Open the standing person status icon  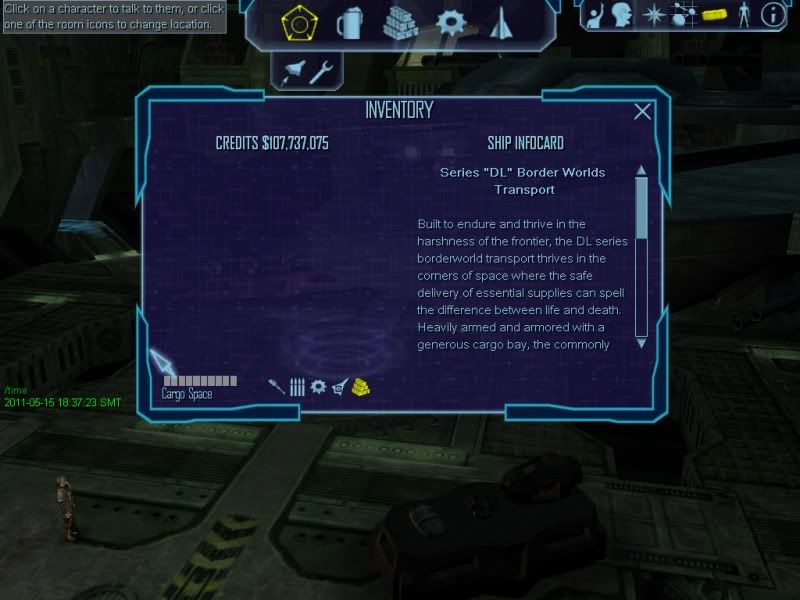pyautogui.click(x=742, y=15)
